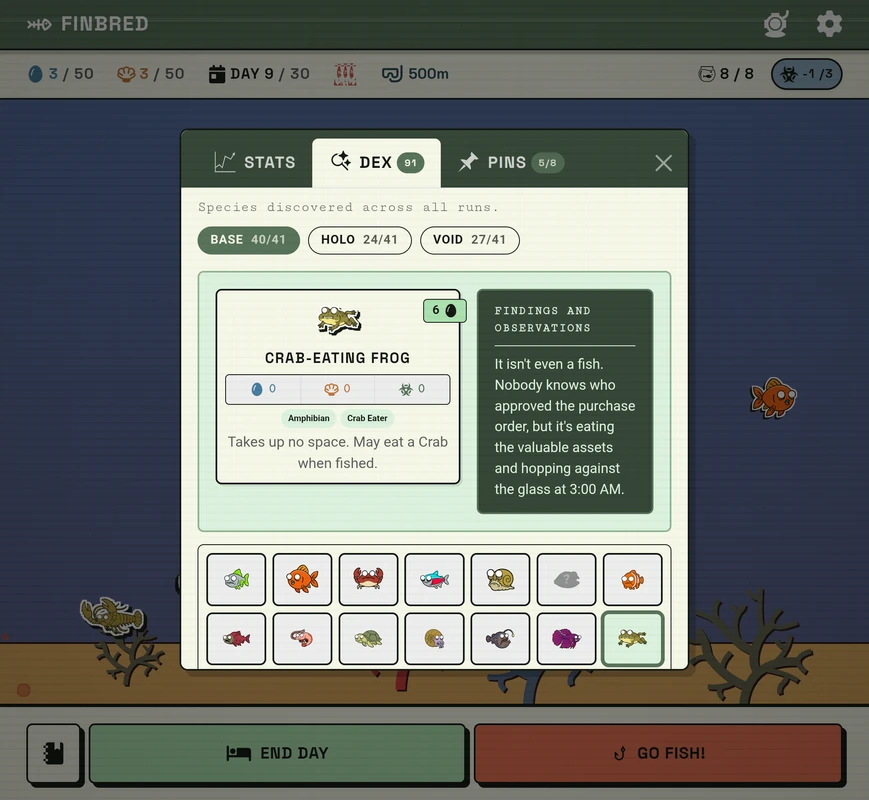Screen dimensions: 869x800
Task: Open the purple betta fish entry
Action: (x=566, y=639)
